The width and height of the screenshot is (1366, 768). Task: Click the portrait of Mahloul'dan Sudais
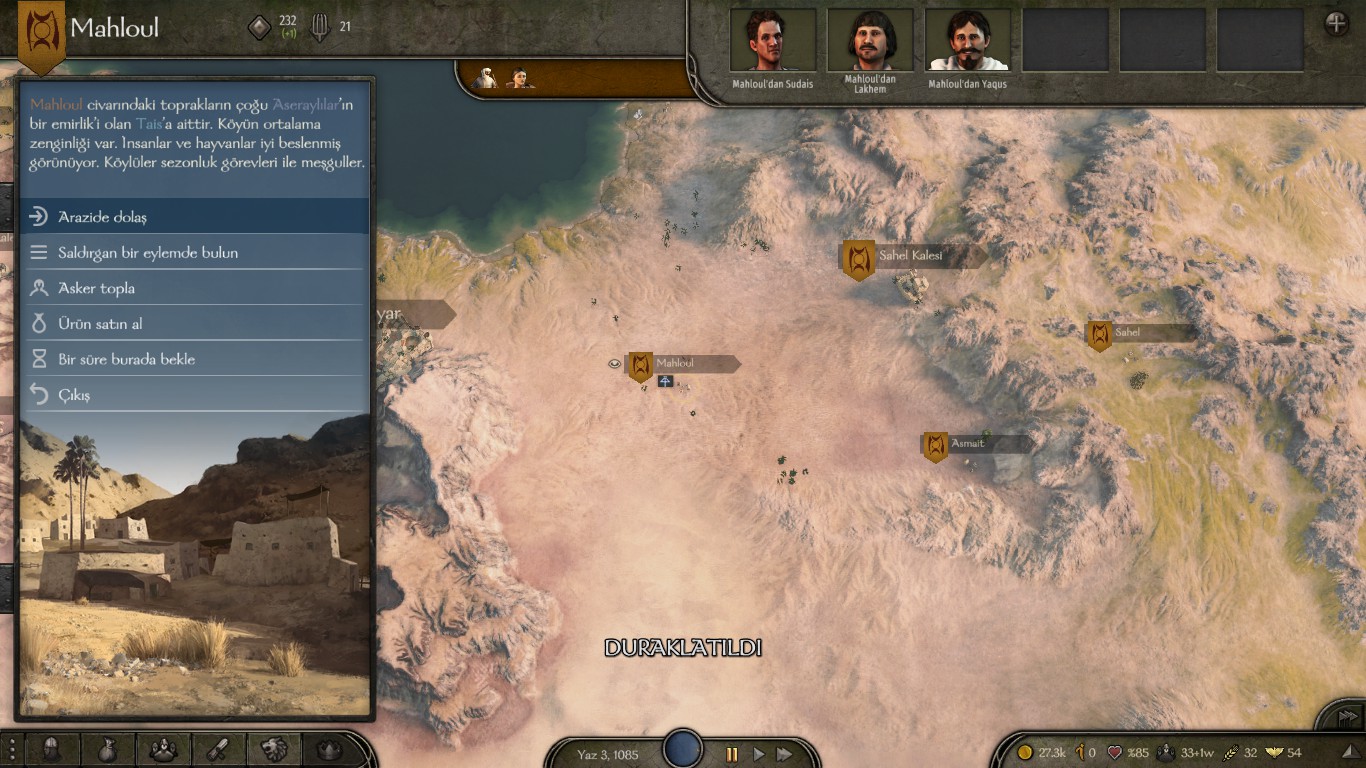tap(772, 40)
